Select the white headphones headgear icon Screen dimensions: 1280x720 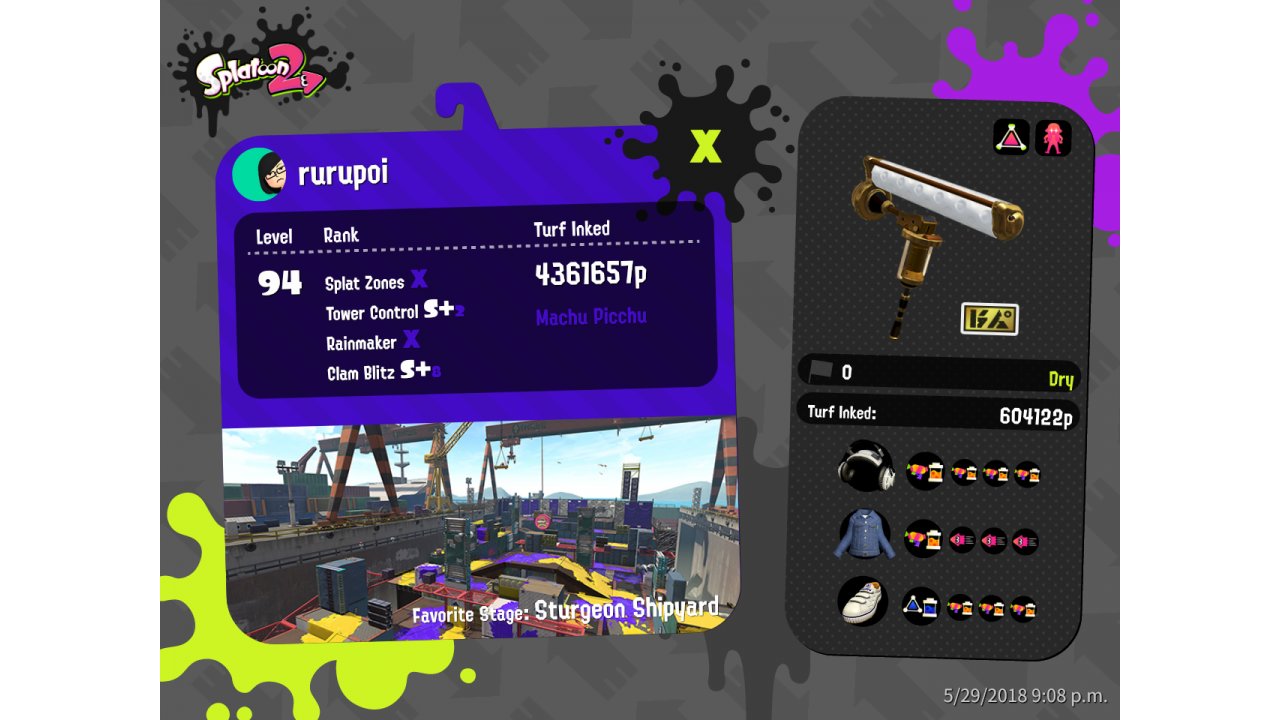click(x=864, y=467)
